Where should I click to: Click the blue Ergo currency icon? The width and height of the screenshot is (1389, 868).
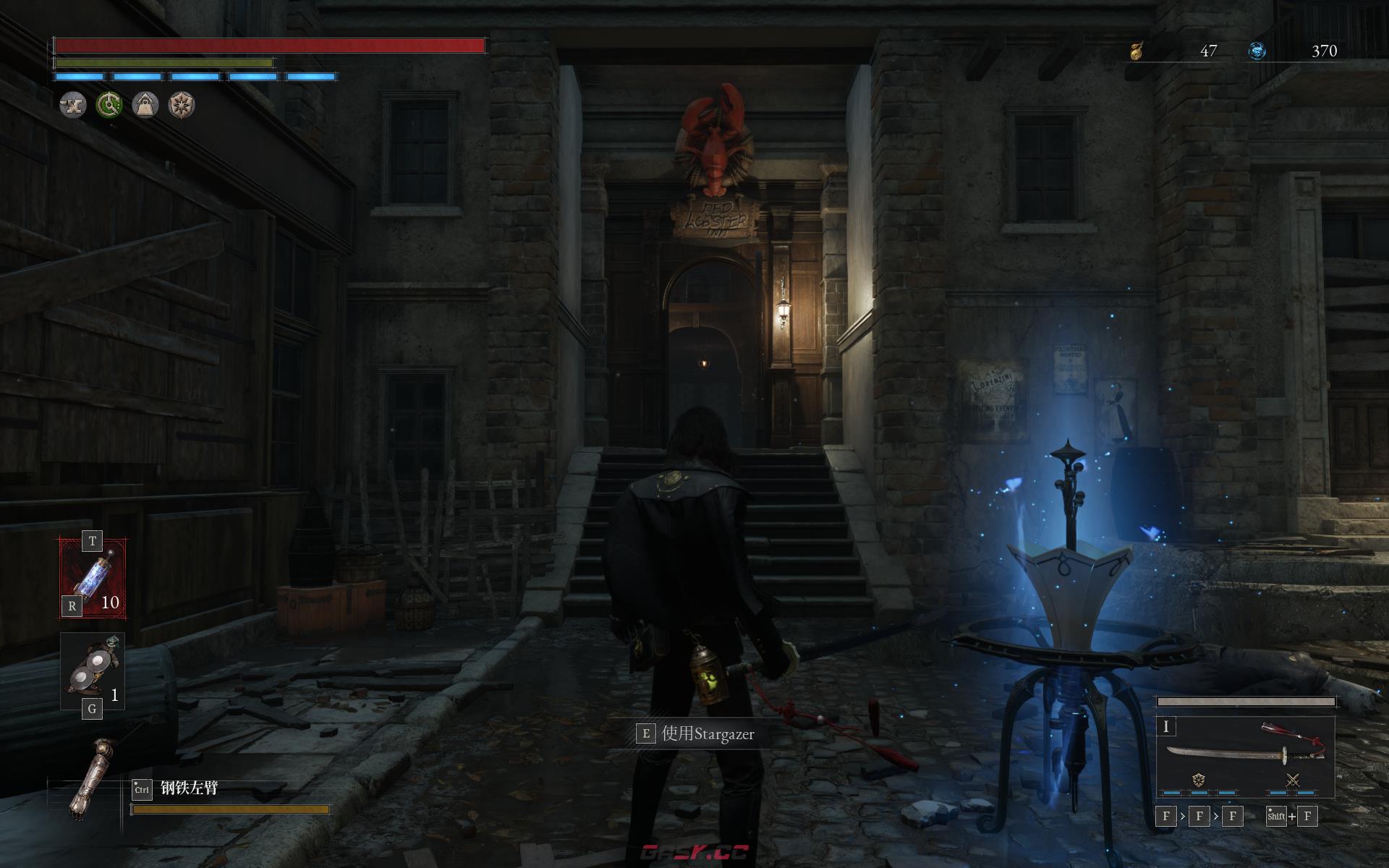point(1257,51)
